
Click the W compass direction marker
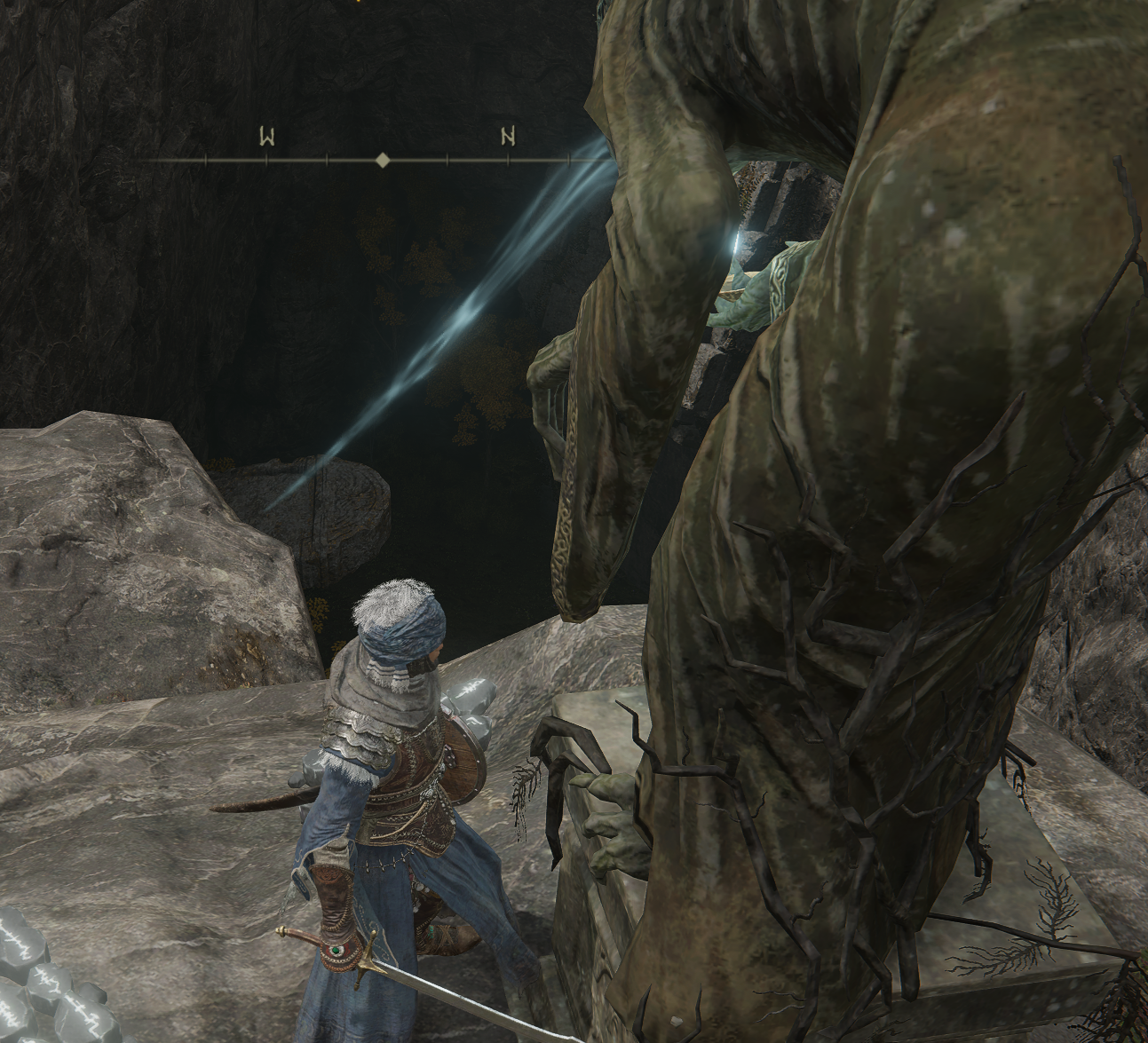pyautogui.click(x=267, y=135)
